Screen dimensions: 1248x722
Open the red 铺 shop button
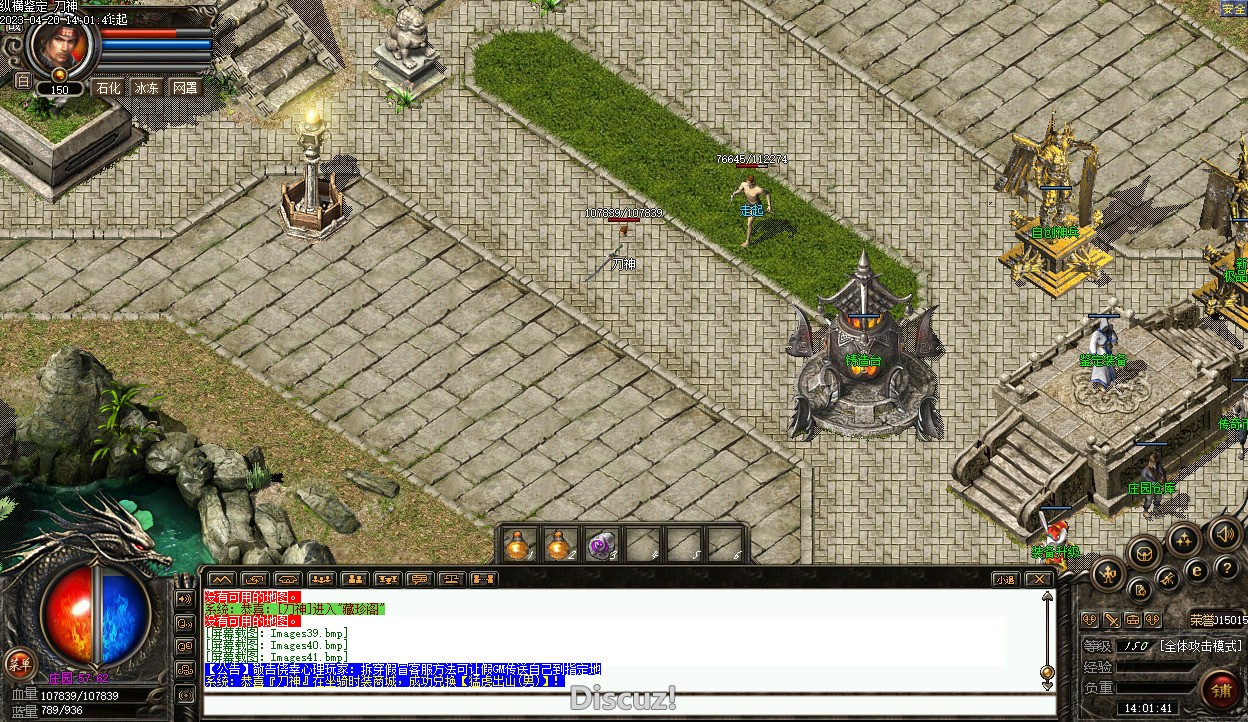pos(1221,688)
